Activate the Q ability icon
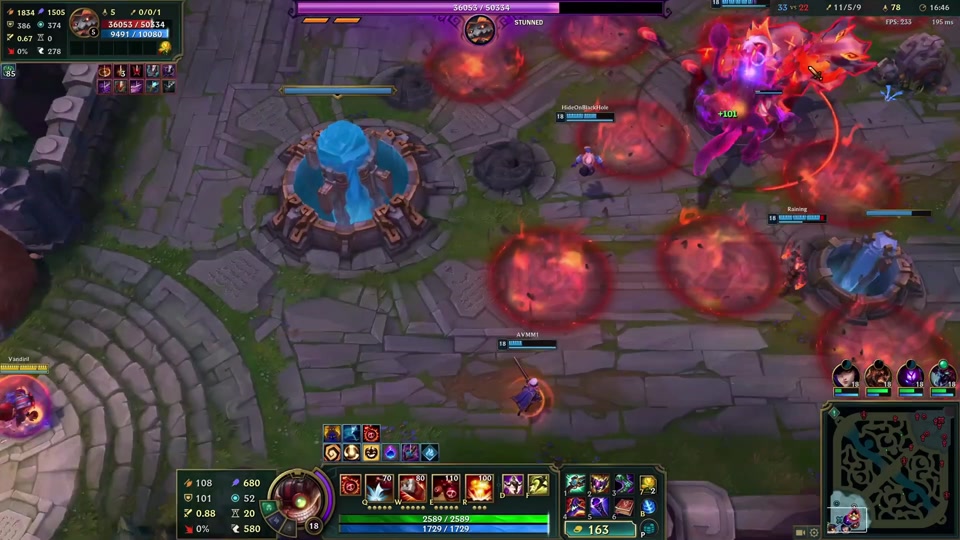The height and width of the screenshot is (540, 960). pyautogui.click(x=379, y=487)
